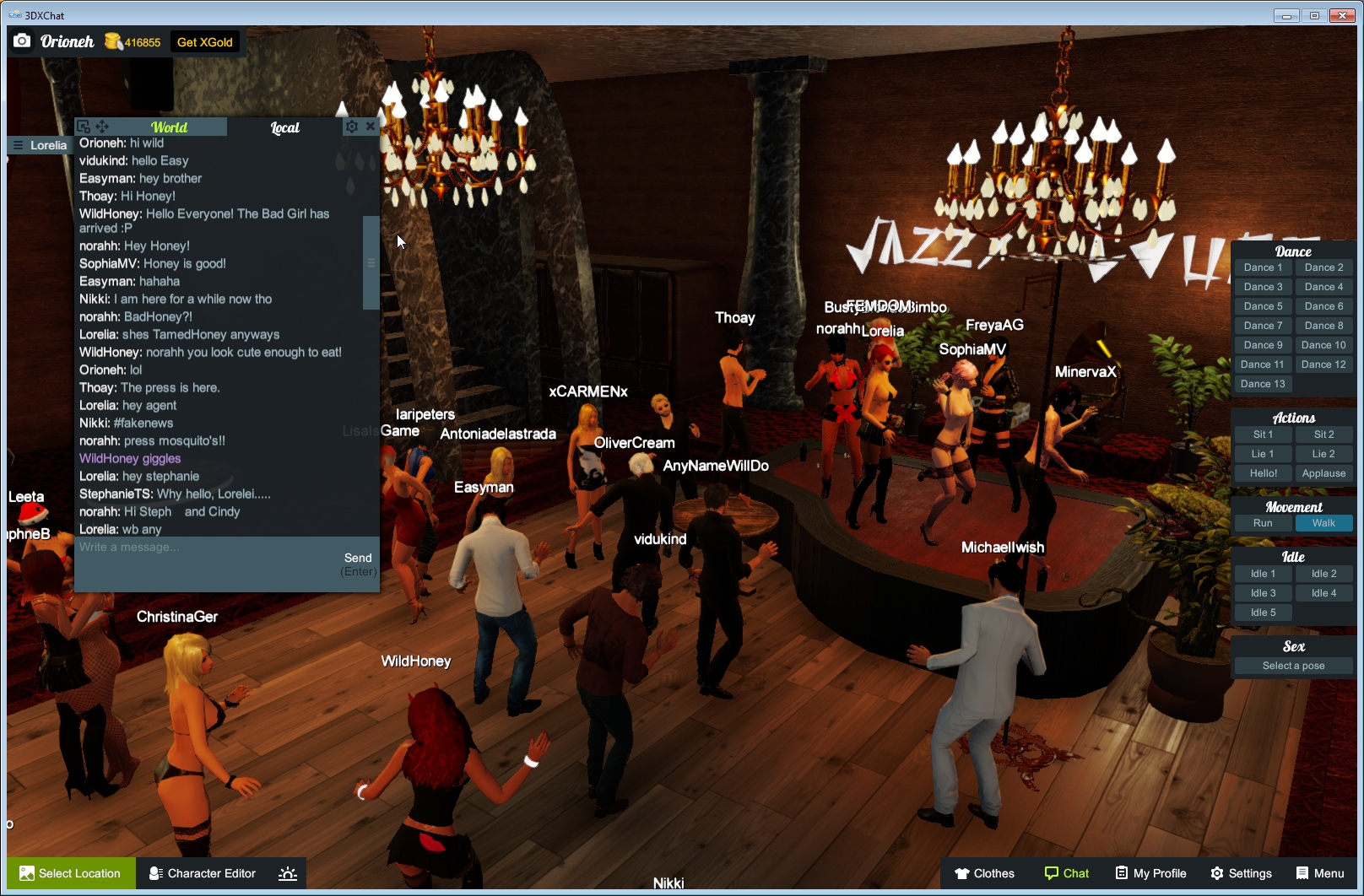Click the XGold coin icon
1364x896 pixels.
coord(114,40)
